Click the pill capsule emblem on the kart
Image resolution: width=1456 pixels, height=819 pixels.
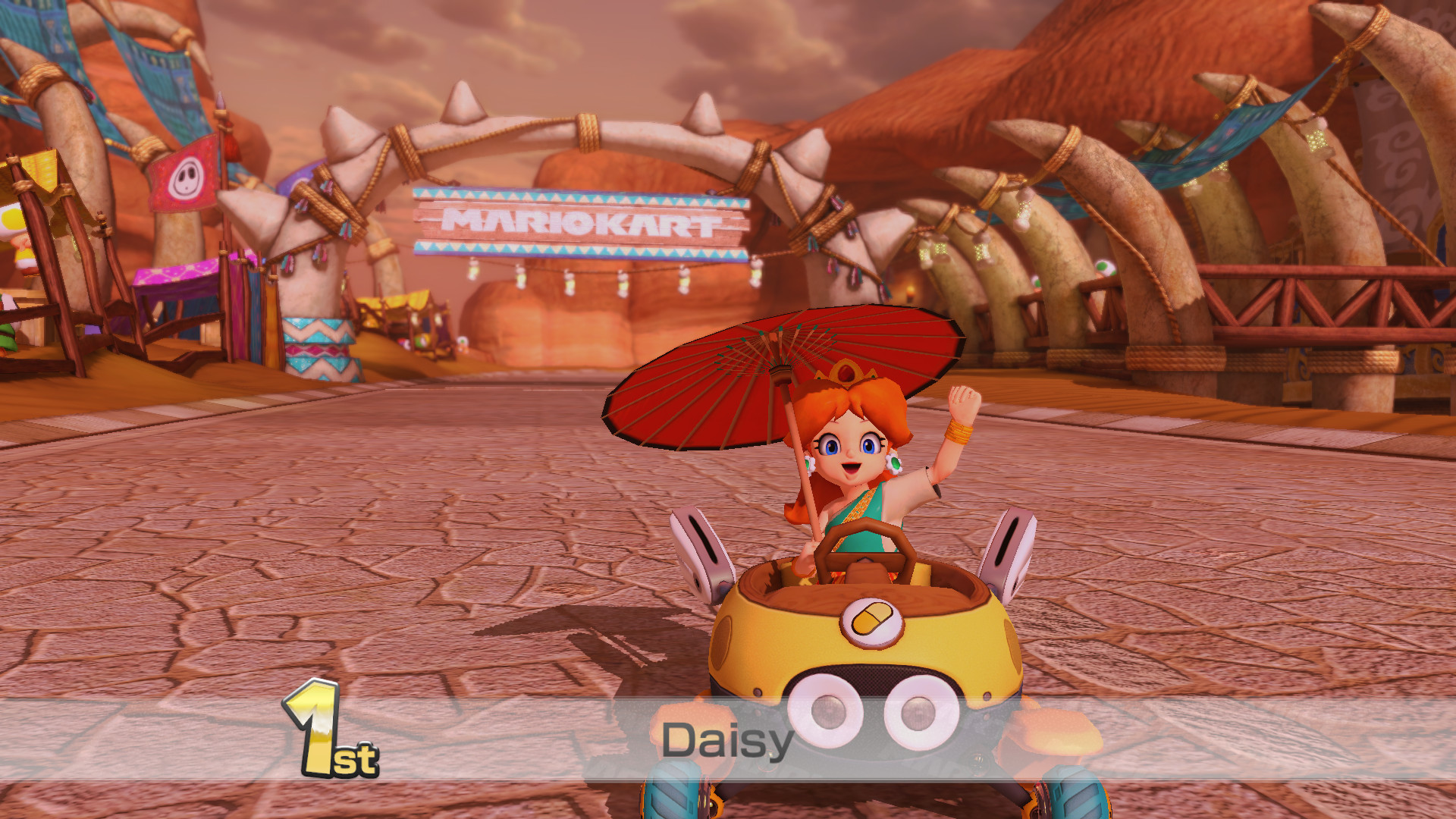[871, 622]
